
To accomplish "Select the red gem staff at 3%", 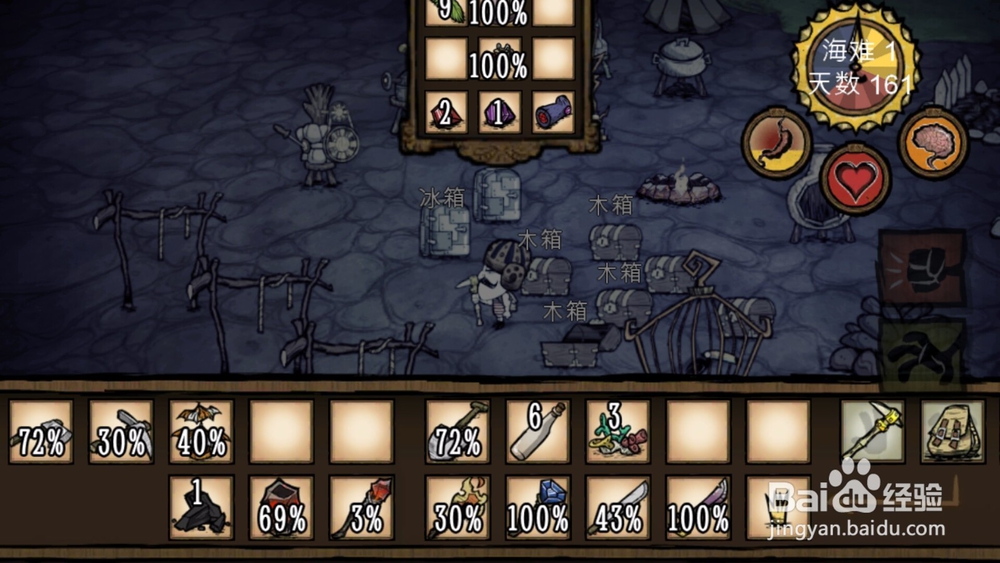I will click(x=361, y=508).
